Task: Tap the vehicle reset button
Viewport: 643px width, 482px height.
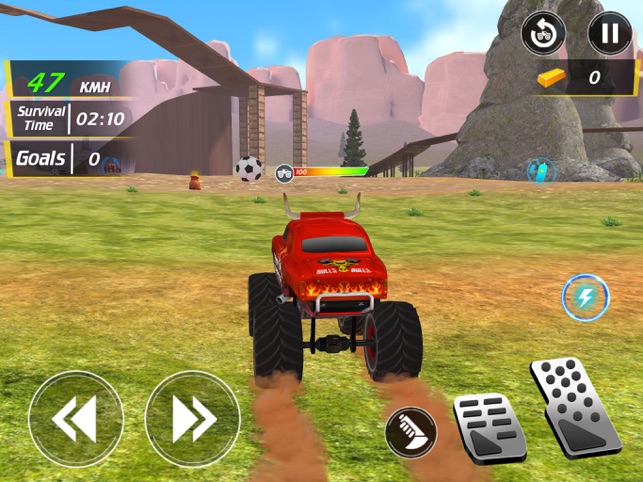Action: point(543,34)
